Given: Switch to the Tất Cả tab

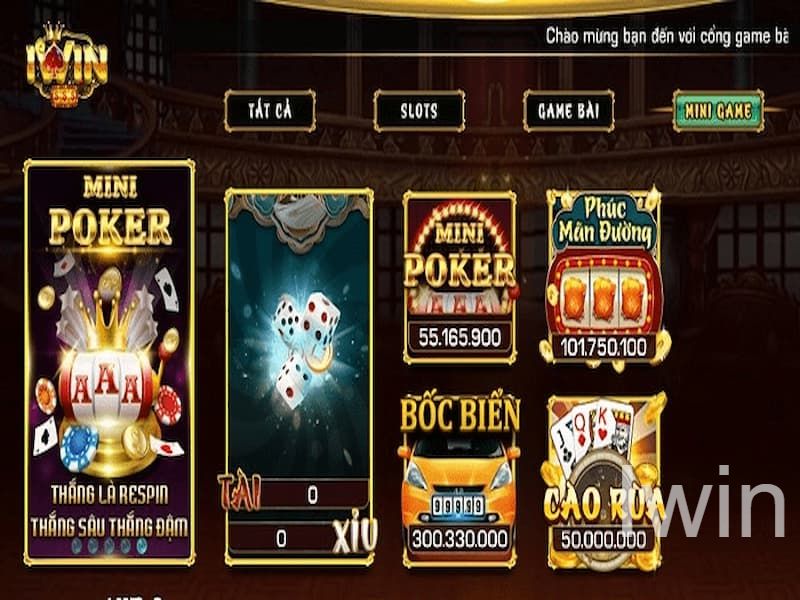Looking at the screenshot, I should [x=269, y=110].
